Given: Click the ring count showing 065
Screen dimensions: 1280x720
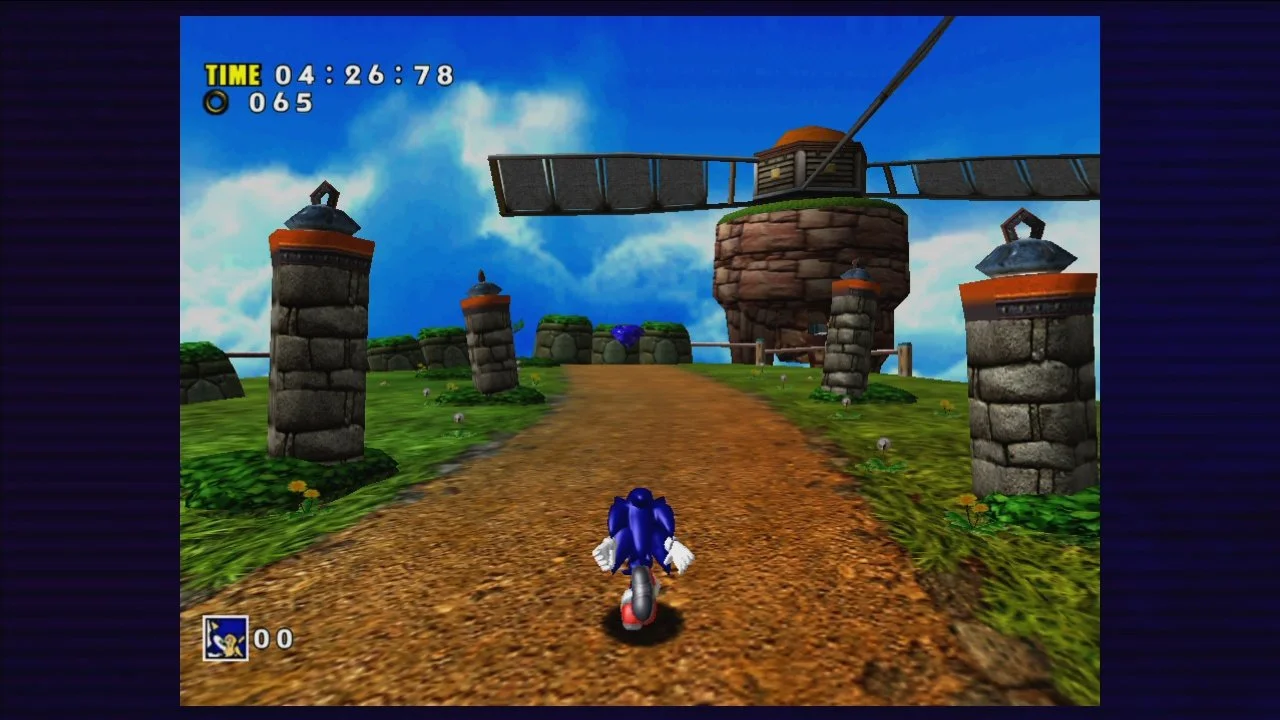Looking at the screenshot, I should tap(281, 101).
